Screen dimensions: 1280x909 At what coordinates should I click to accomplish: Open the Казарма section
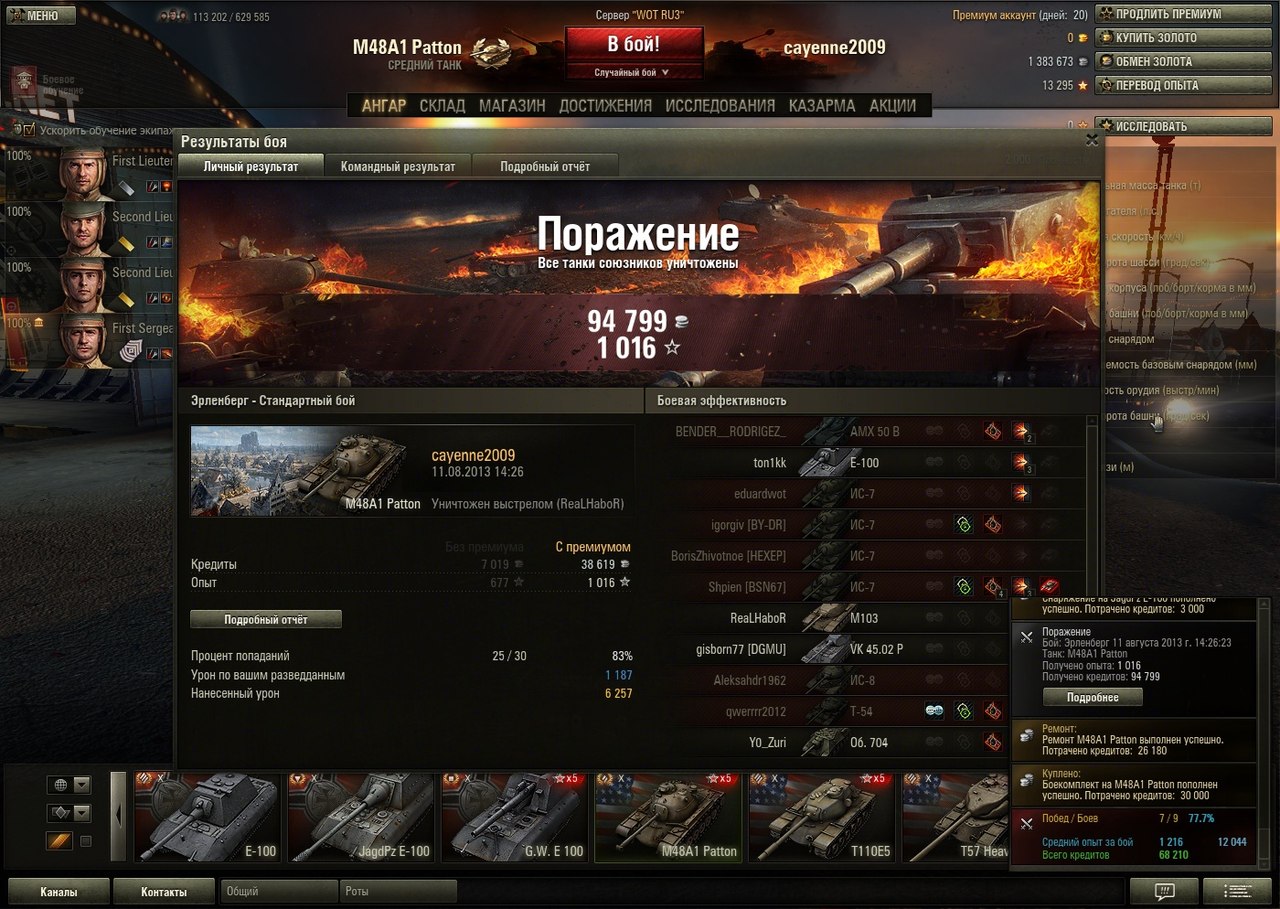822,105
